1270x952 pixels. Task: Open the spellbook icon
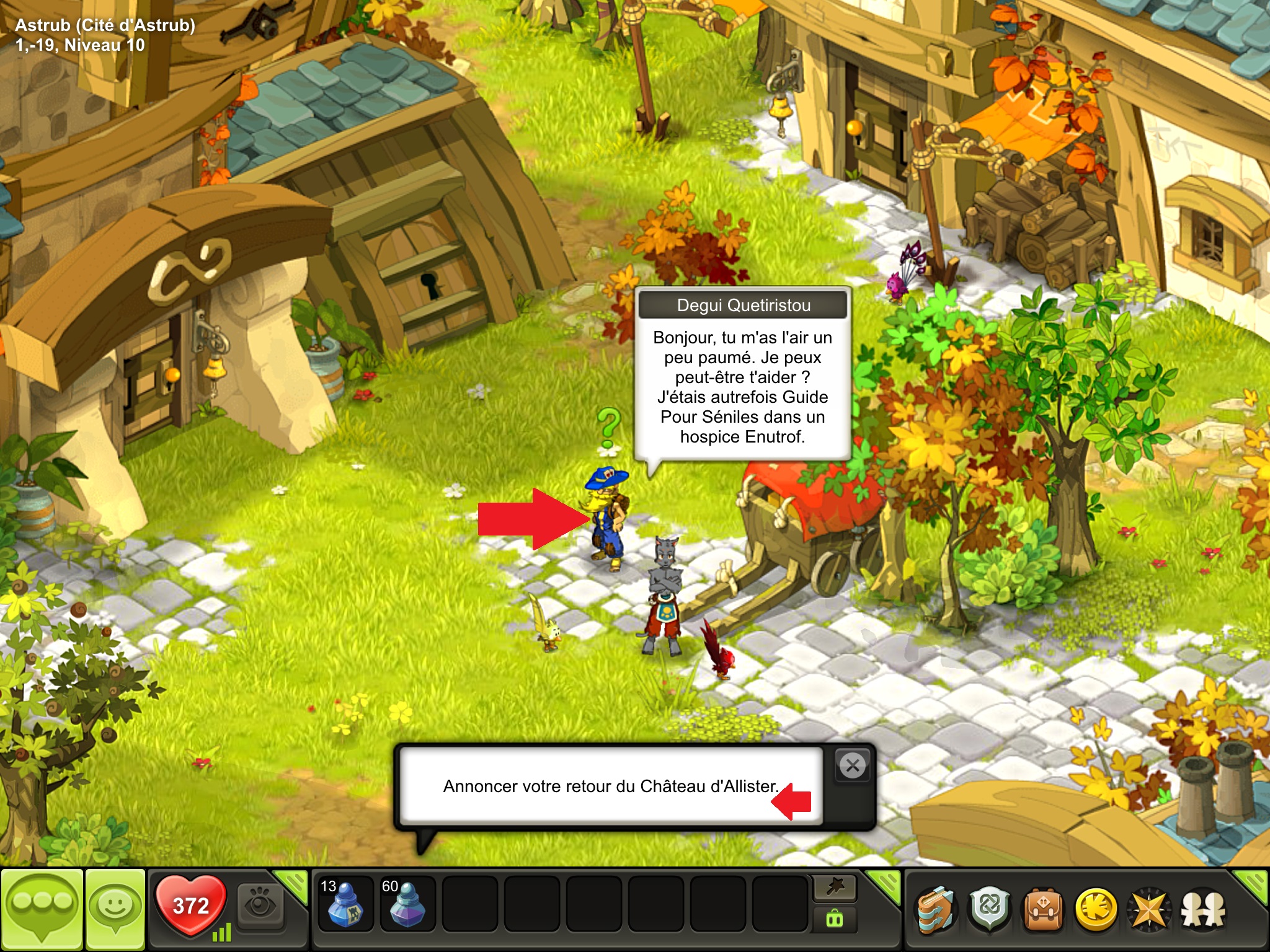tap(936, 910)
